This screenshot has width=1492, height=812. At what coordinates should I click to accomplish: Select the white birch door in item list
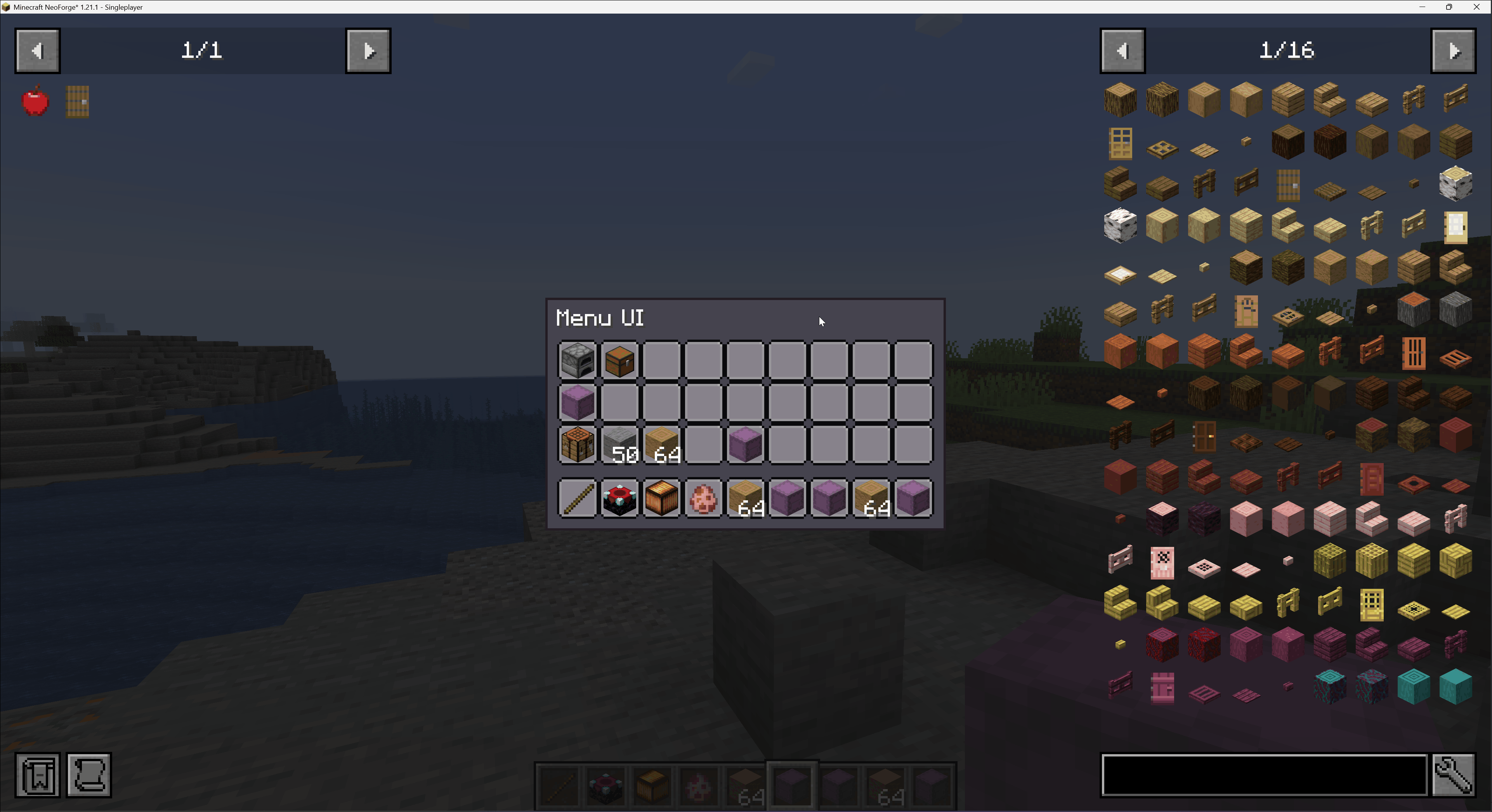point(1455,226)
